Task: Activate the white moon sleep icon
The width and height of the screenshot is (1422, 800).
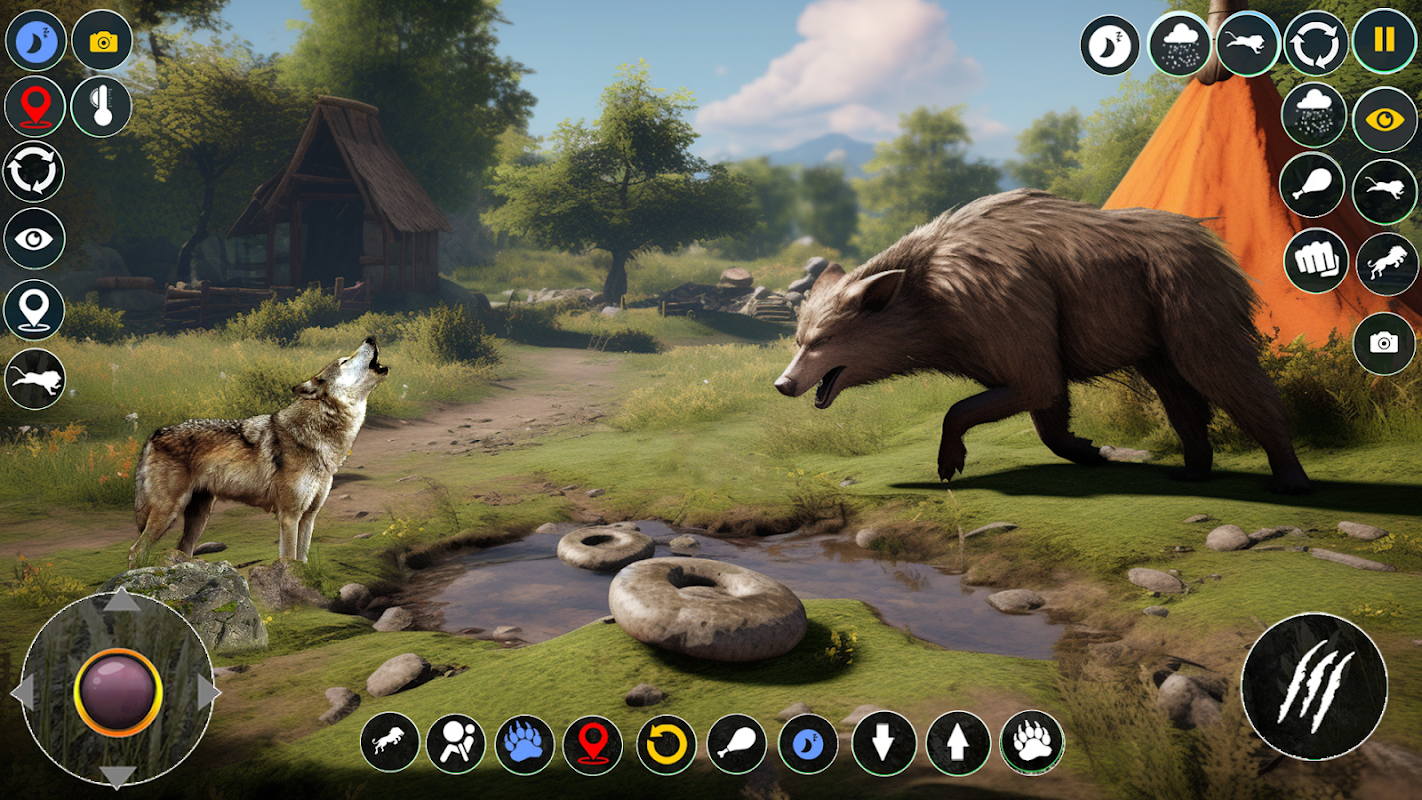Action: click(1110, 45)
